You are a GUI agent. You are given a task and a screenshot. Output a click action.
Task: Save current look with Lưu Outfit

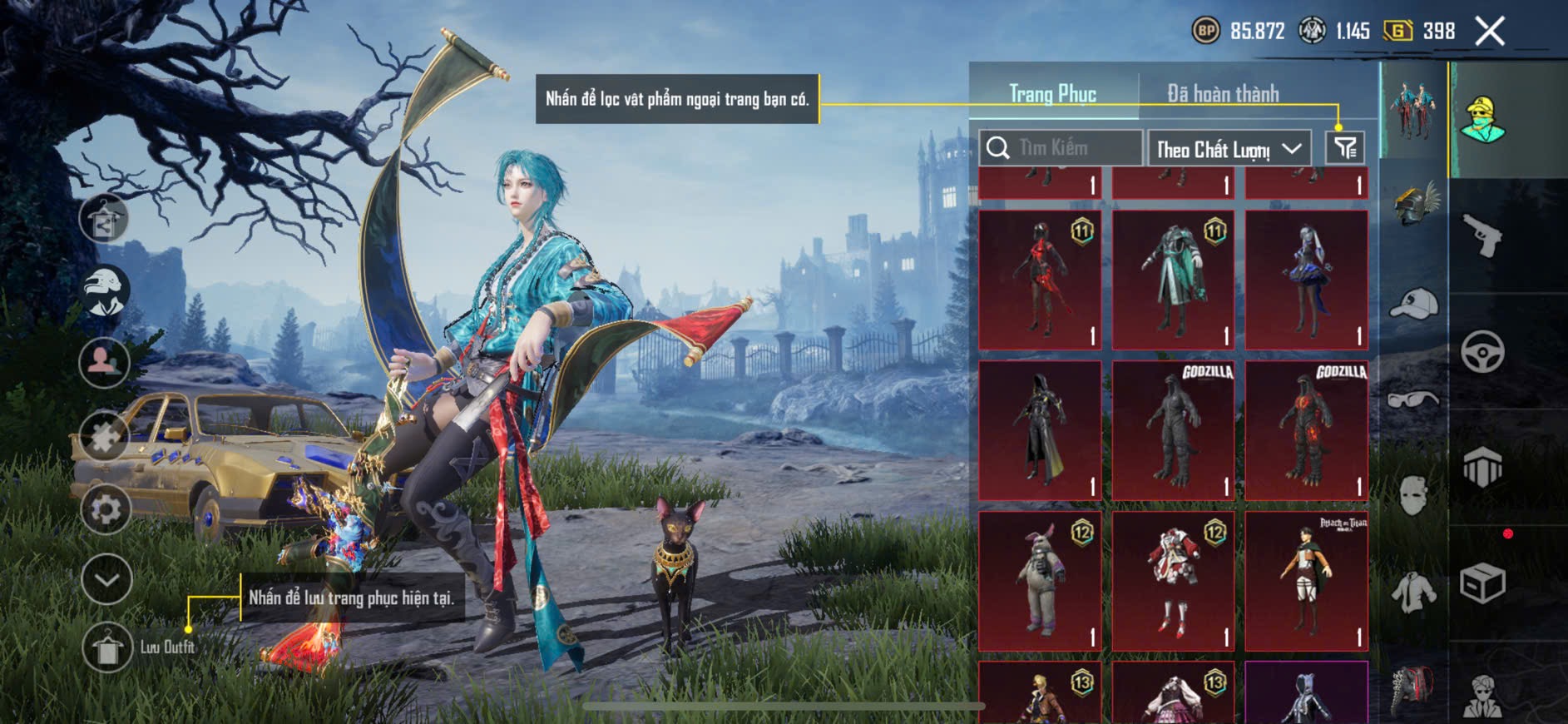pyautogui.click(x=107, y=647)
